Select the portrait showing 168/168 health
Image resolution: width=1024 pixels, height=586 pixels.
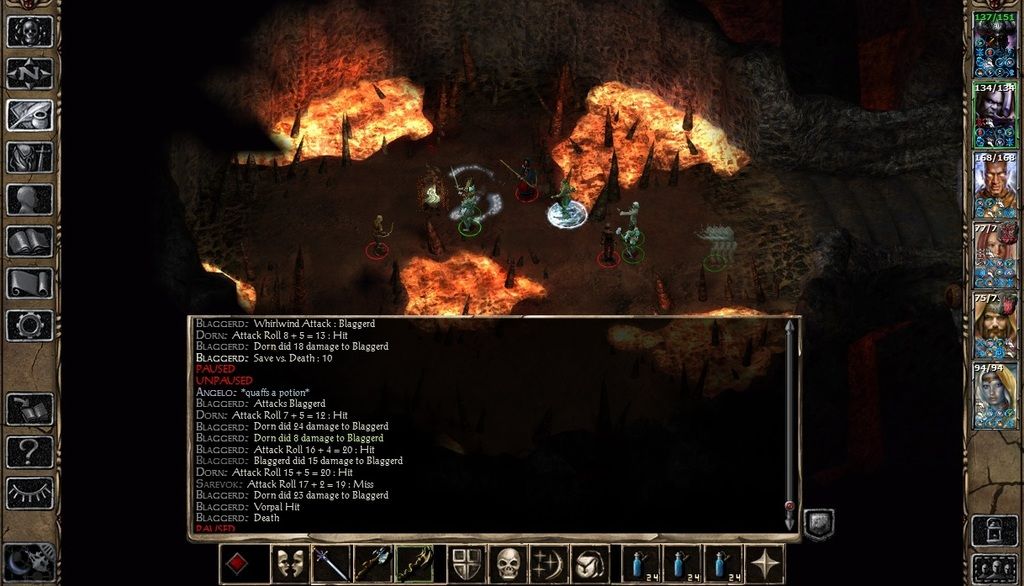click(994, 186)
